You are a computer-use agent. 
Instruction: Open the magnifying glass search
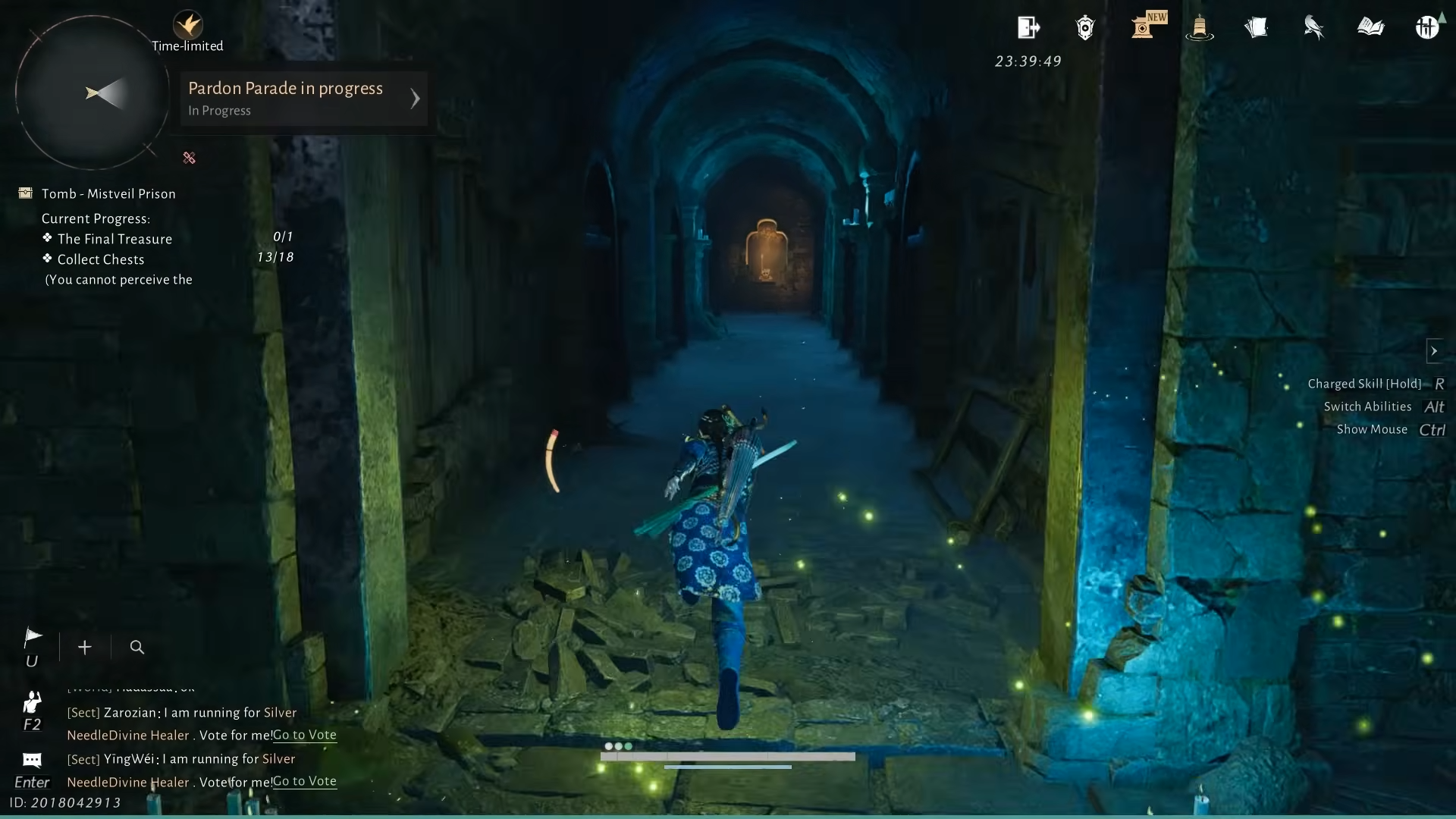tap(137, 647)
